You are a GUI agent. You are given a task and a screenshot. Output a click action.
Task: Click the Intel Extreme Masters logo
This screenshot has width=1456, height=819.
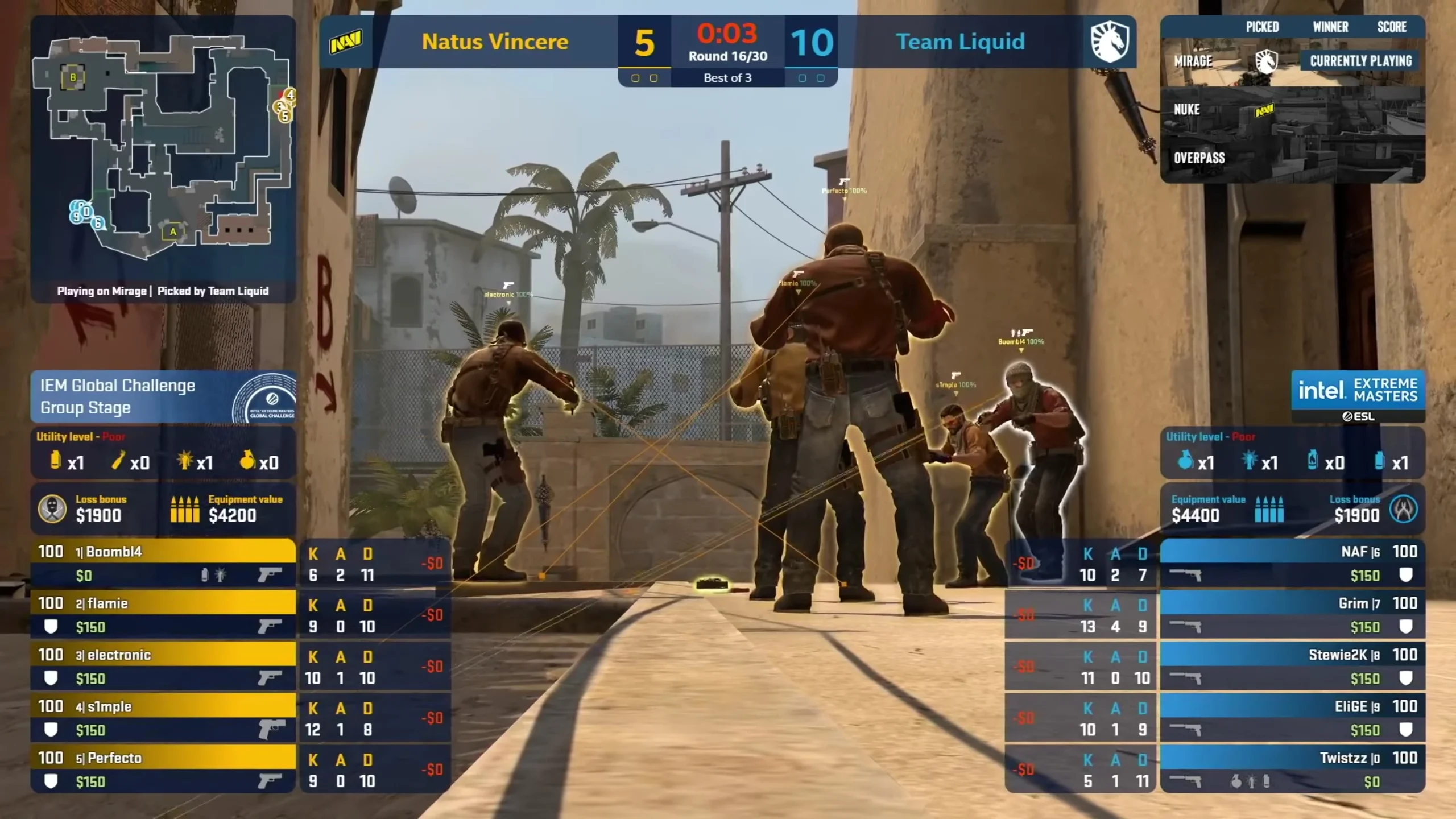[1358, 396]
